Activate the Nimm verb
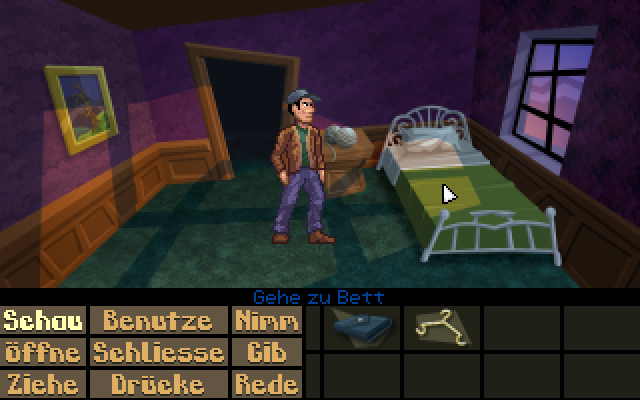640x400 pixels. coord(266,321)
